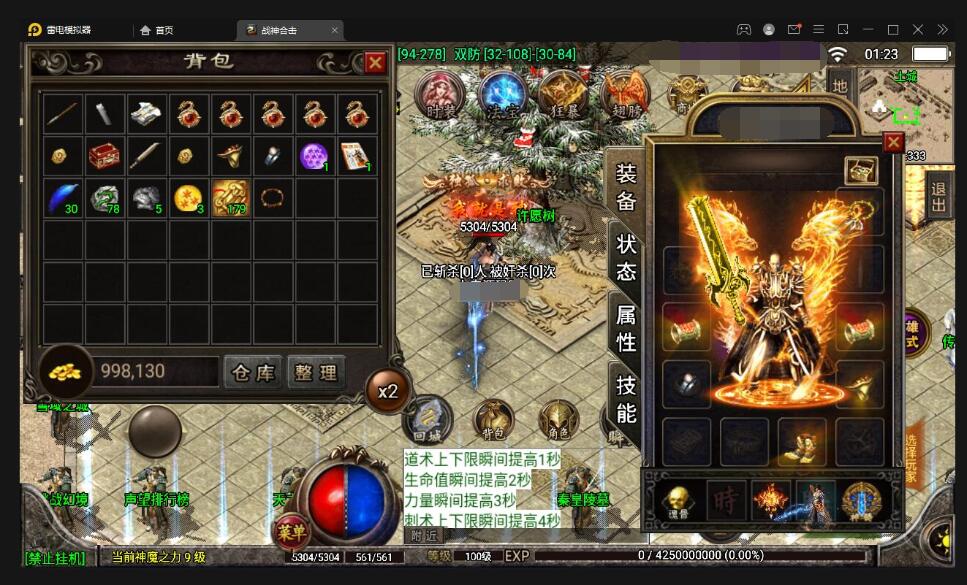
Task: Switch to the 装备 equipment tab
Action: click(x=626, y=188)
